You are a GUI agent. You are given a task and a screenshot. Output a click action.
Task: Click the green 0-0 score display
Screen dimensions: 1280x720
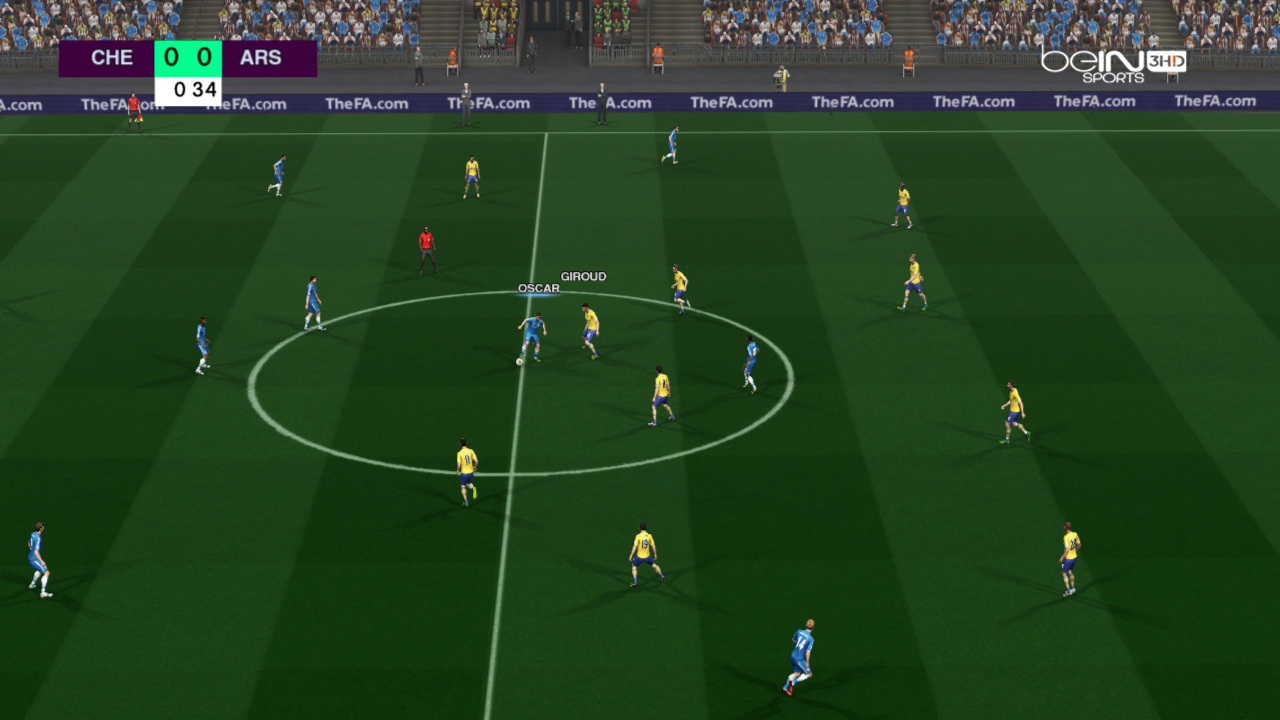click(186, 57)
